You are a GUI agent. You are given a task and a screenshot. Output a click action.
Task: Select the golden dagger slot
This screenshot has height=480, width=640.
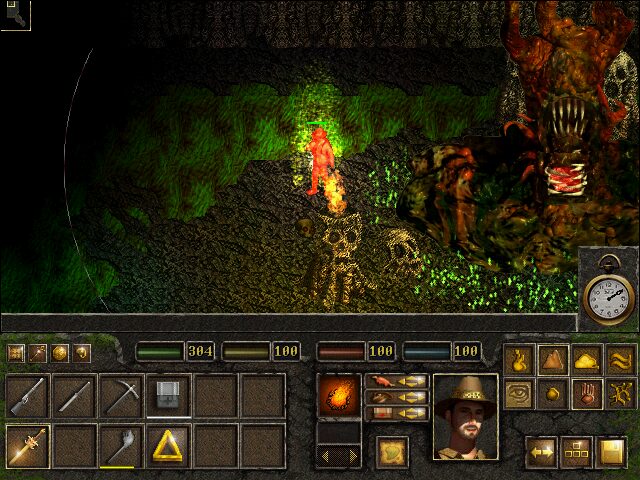pyautogui.click(x=28, y=445)
